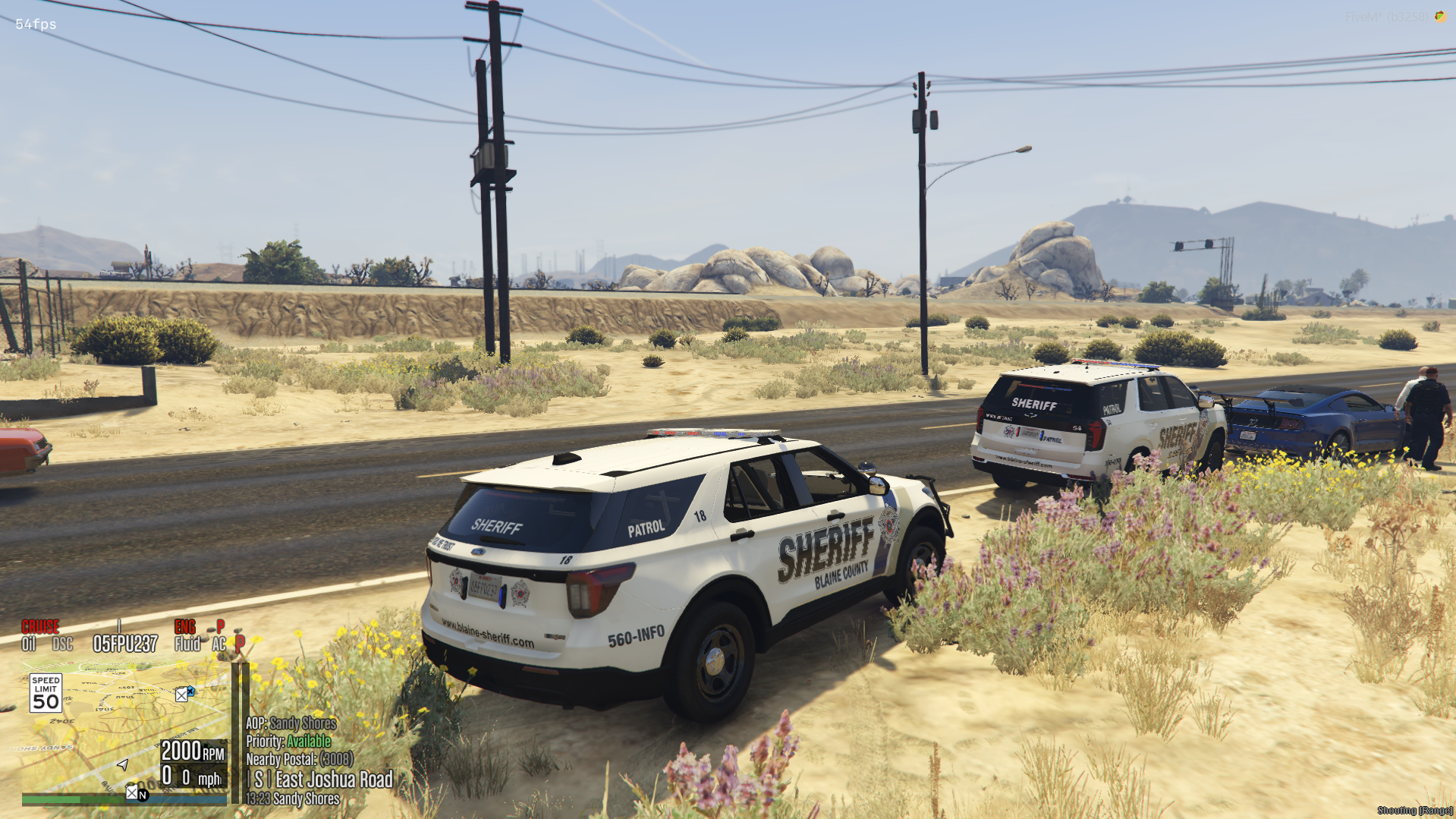The width and height of the screenshot is (1456, 819).
Task: Click the Priority: Available status text
Action: [x=288, y=742]
